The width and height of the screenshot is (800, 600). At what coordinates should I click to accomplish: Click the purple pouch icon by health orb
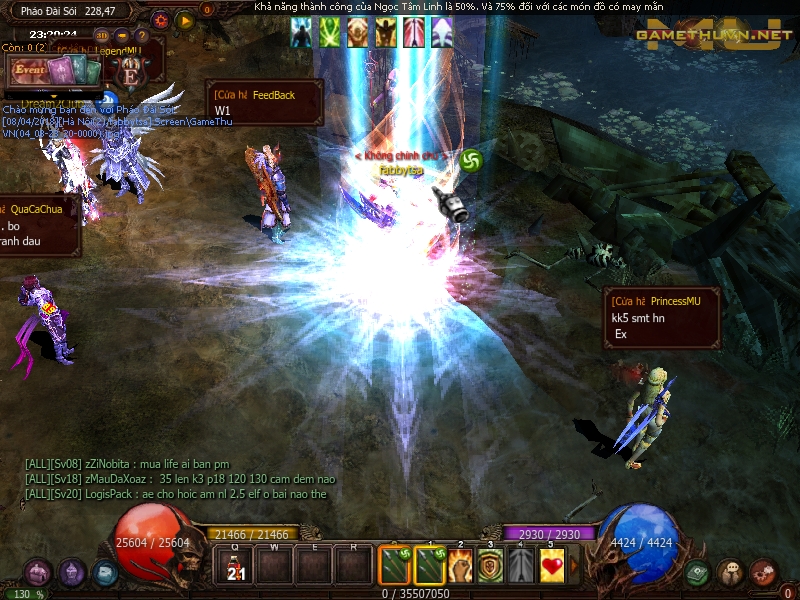click(x=38, y=573)
